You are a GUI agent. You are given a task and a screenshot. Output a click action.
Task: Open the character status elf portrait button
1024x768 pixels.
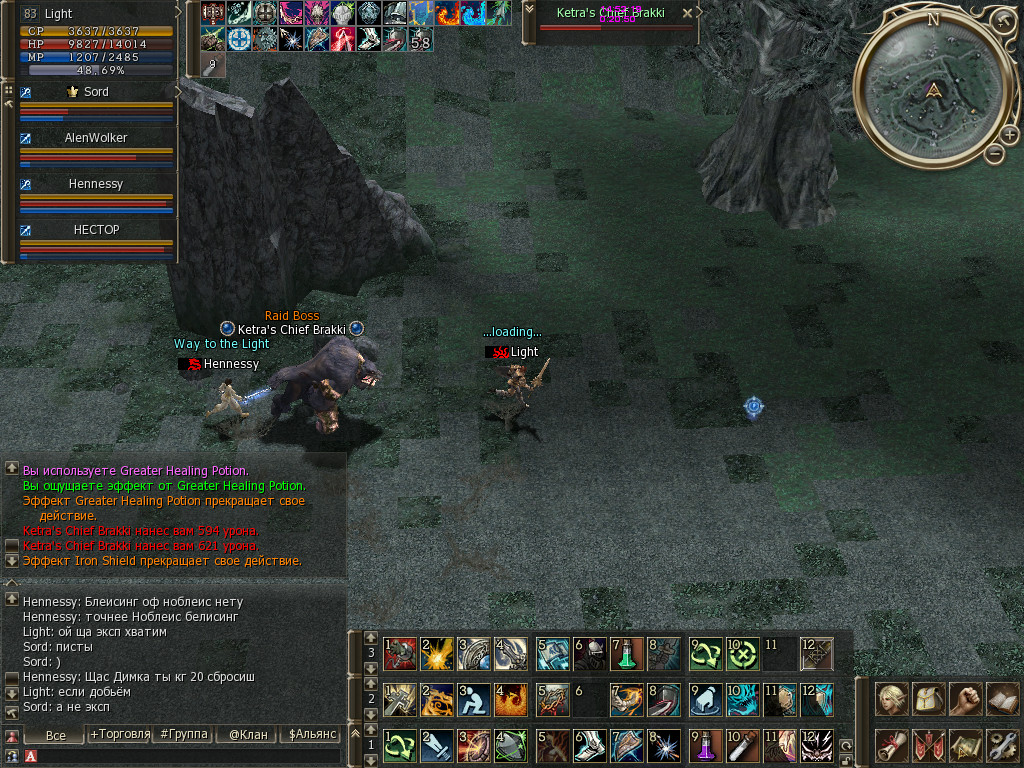891,699
